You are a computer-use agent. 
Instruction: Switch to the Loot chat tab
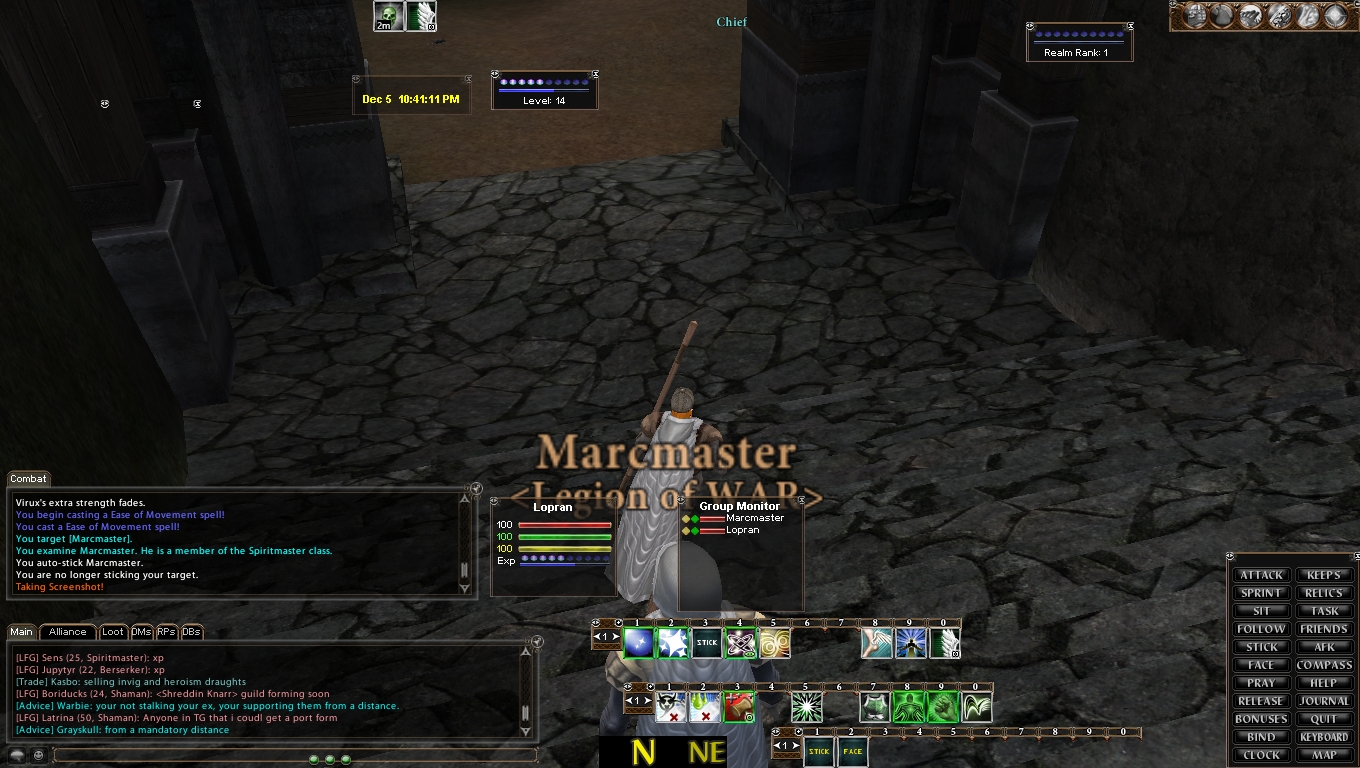pyautogui.click(x=113, y=632)
